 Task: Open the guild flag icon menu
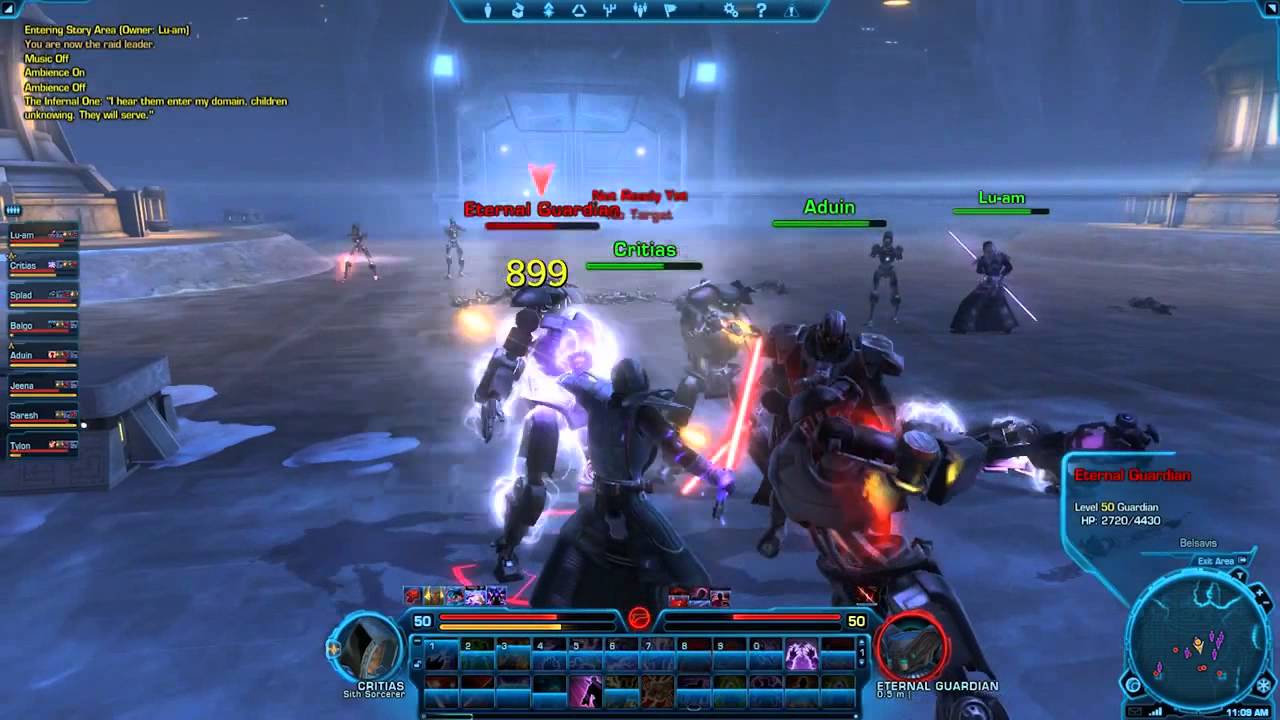coord(671,11)
